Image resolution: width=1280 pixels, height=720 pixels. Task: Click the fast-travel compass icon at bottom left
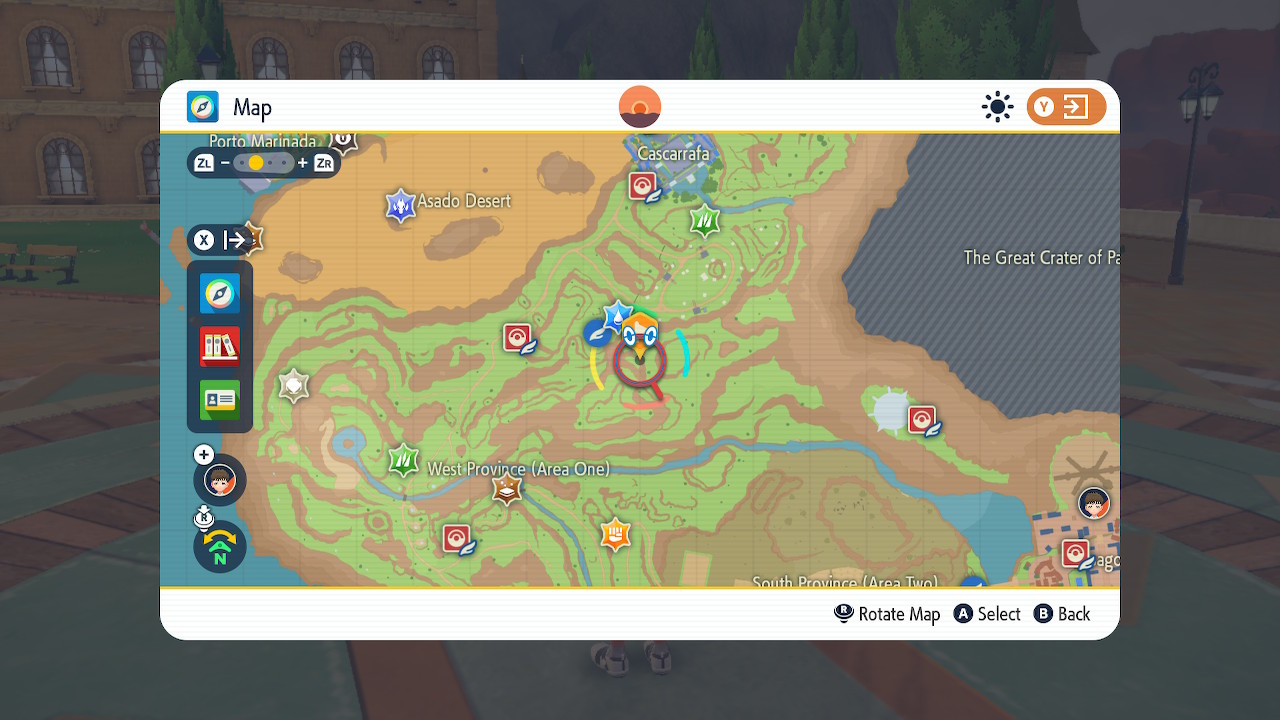[x=219, y=547]
